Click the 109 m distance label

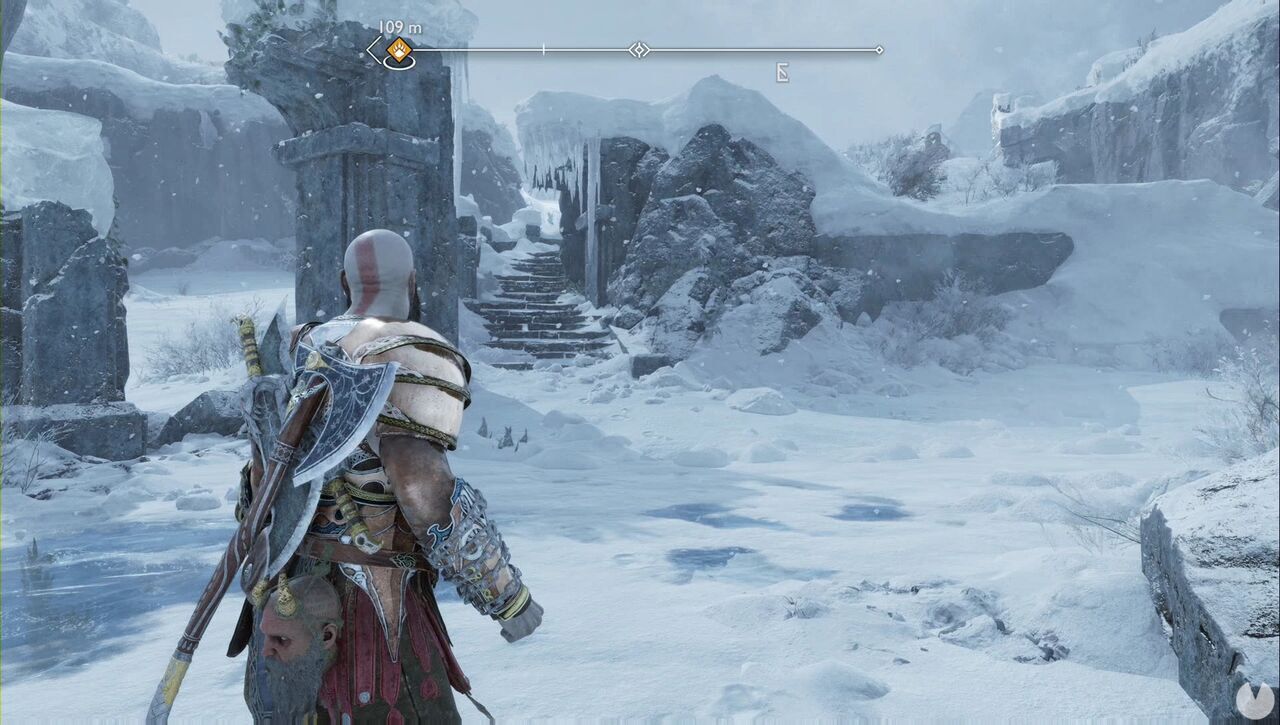tap(400, 25)
